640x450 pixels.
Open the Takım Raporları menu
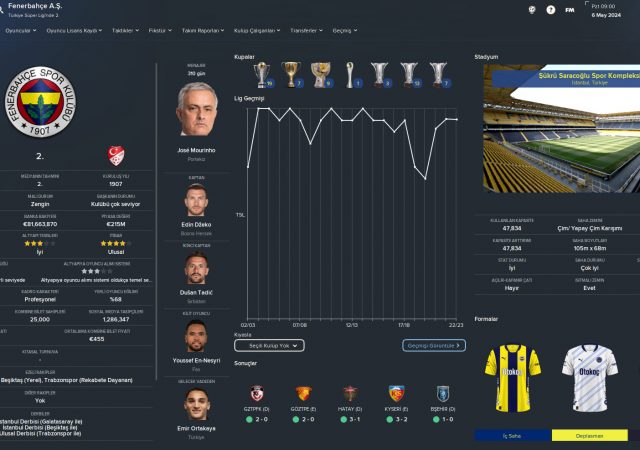(201, 30)
